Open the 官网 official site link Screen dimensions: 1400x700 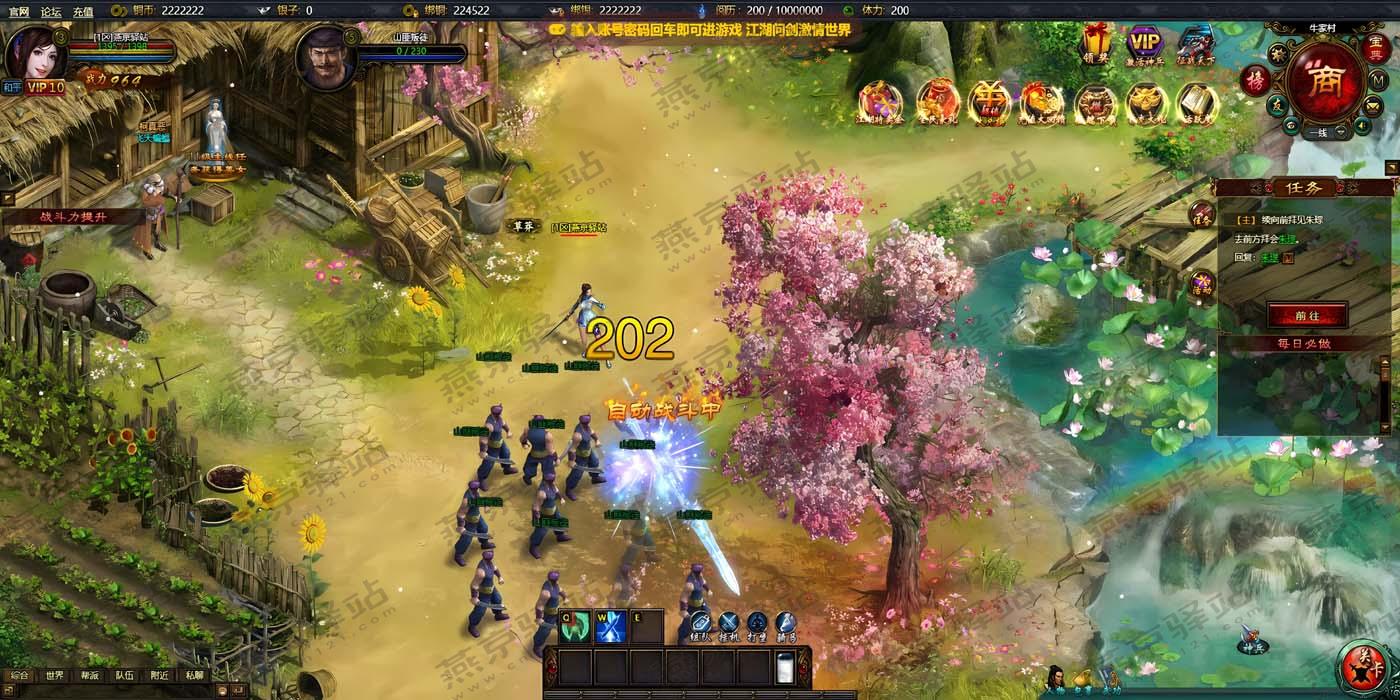(19, 11)
